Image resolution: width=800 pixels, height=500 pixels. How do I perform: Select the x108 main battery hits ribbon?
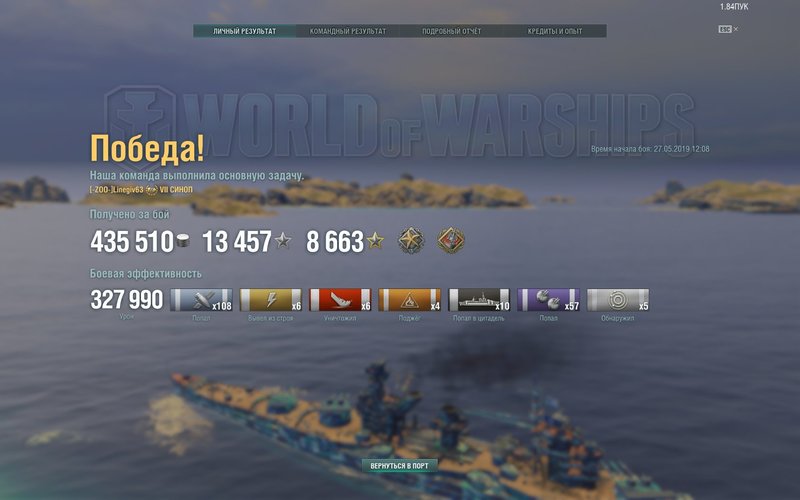point(201,300)
